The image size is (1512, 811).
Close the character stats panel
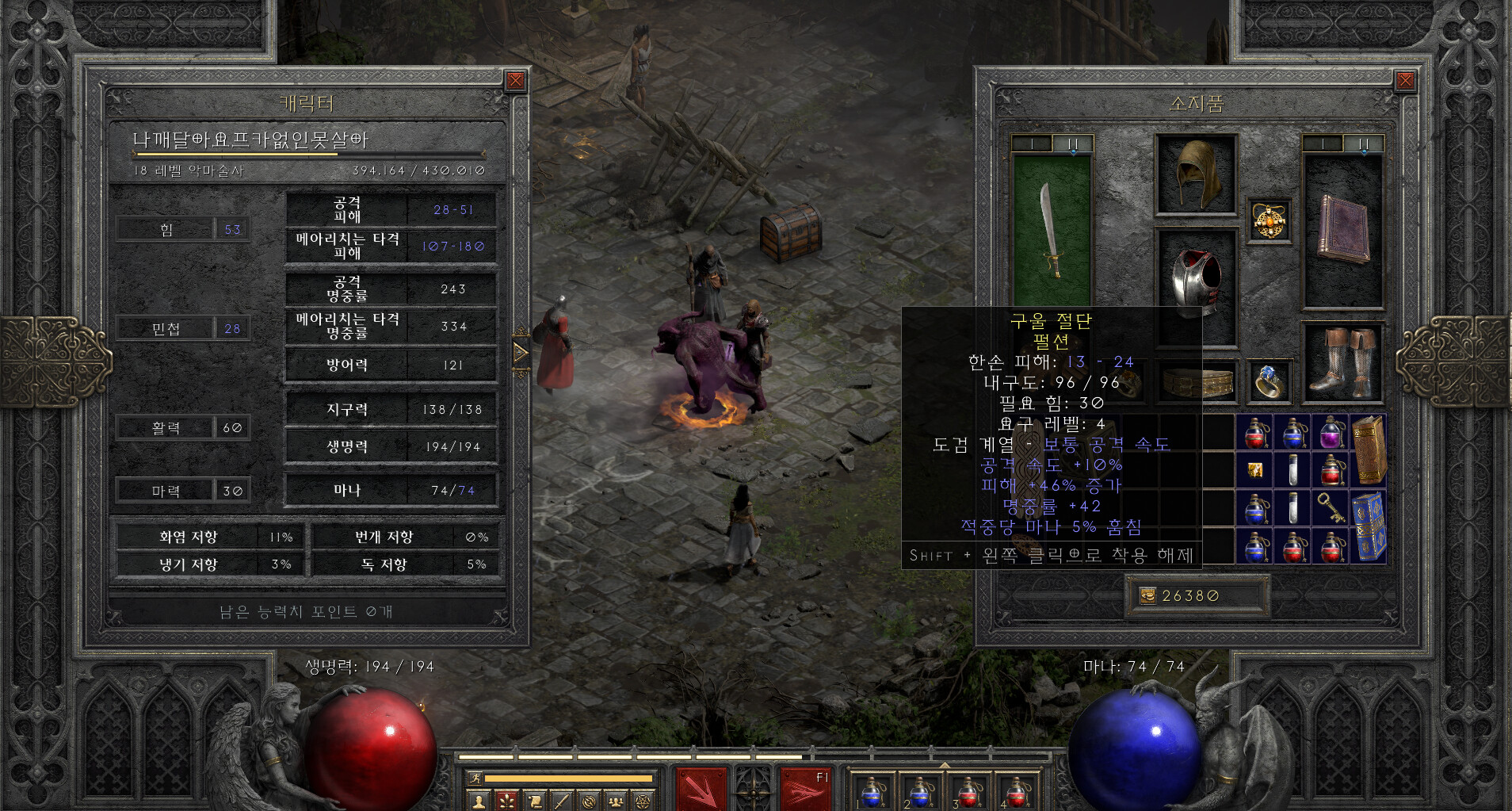point(515,80)
